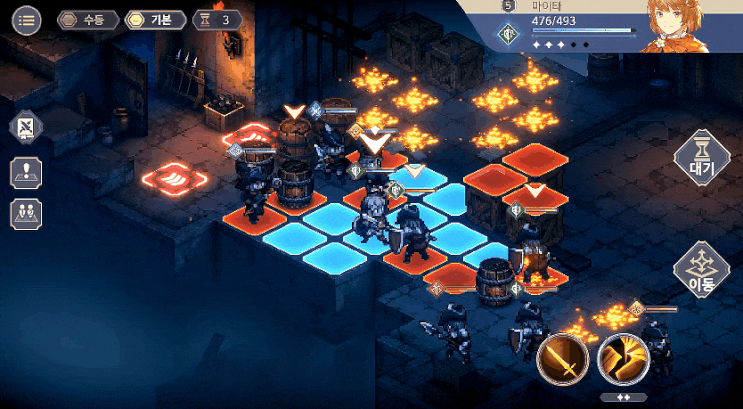Expand the skill bar arrows handle
The image size is (743, 409).
[x=622, y=397]
